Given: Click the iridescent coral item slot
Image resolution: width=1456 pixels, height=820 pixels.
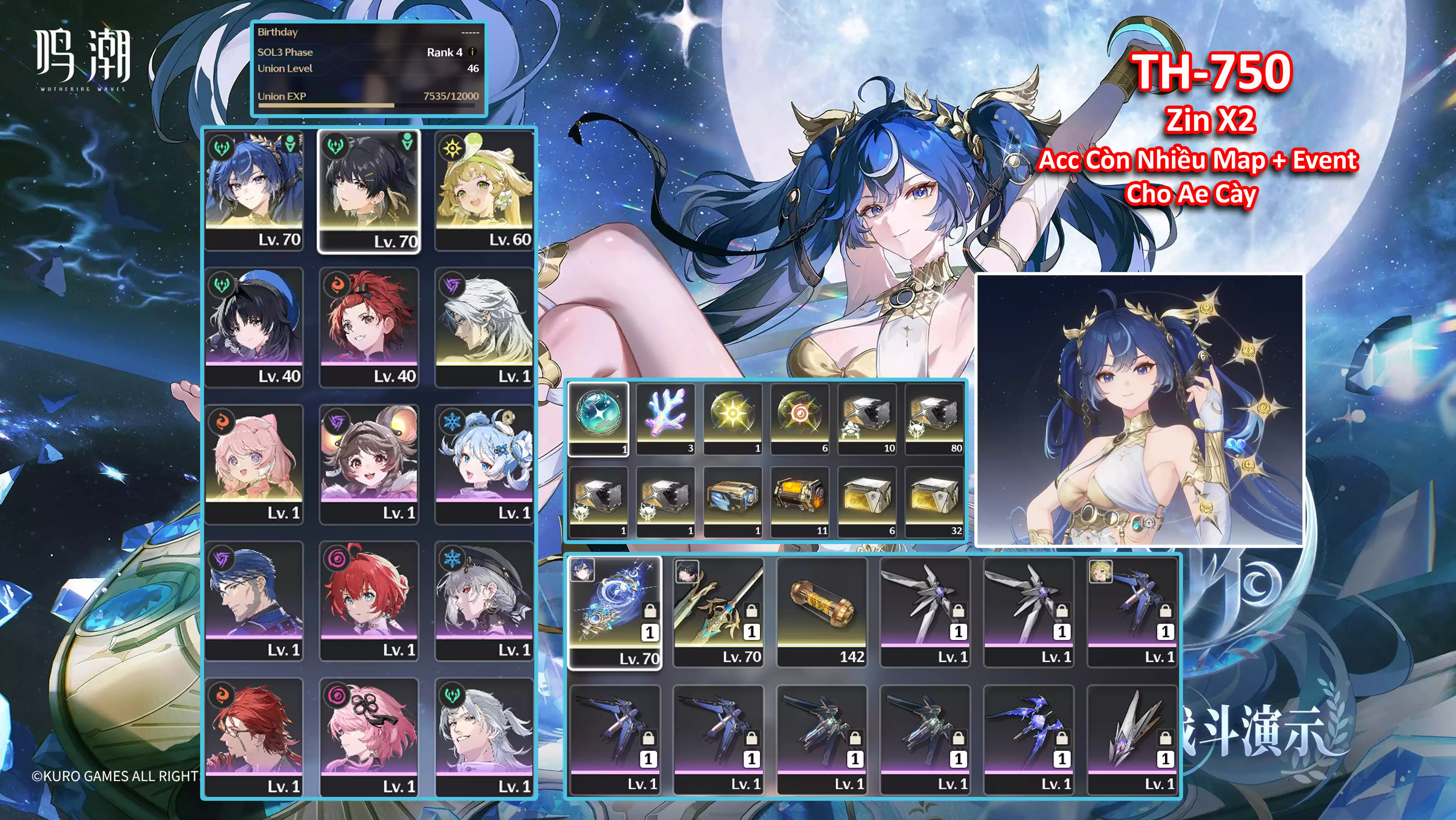Looking at the screenshot, I should (665, 419).
